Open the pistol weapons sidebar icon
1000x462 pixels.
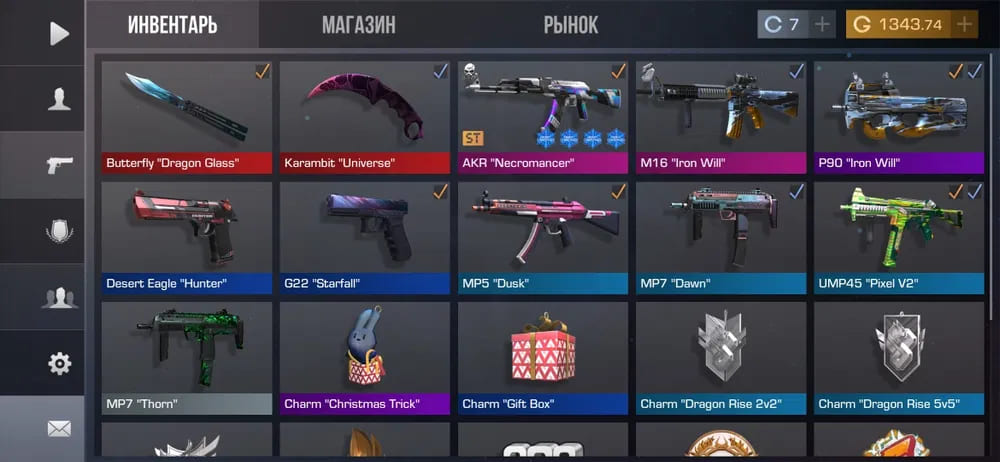[x=59, y=165]
